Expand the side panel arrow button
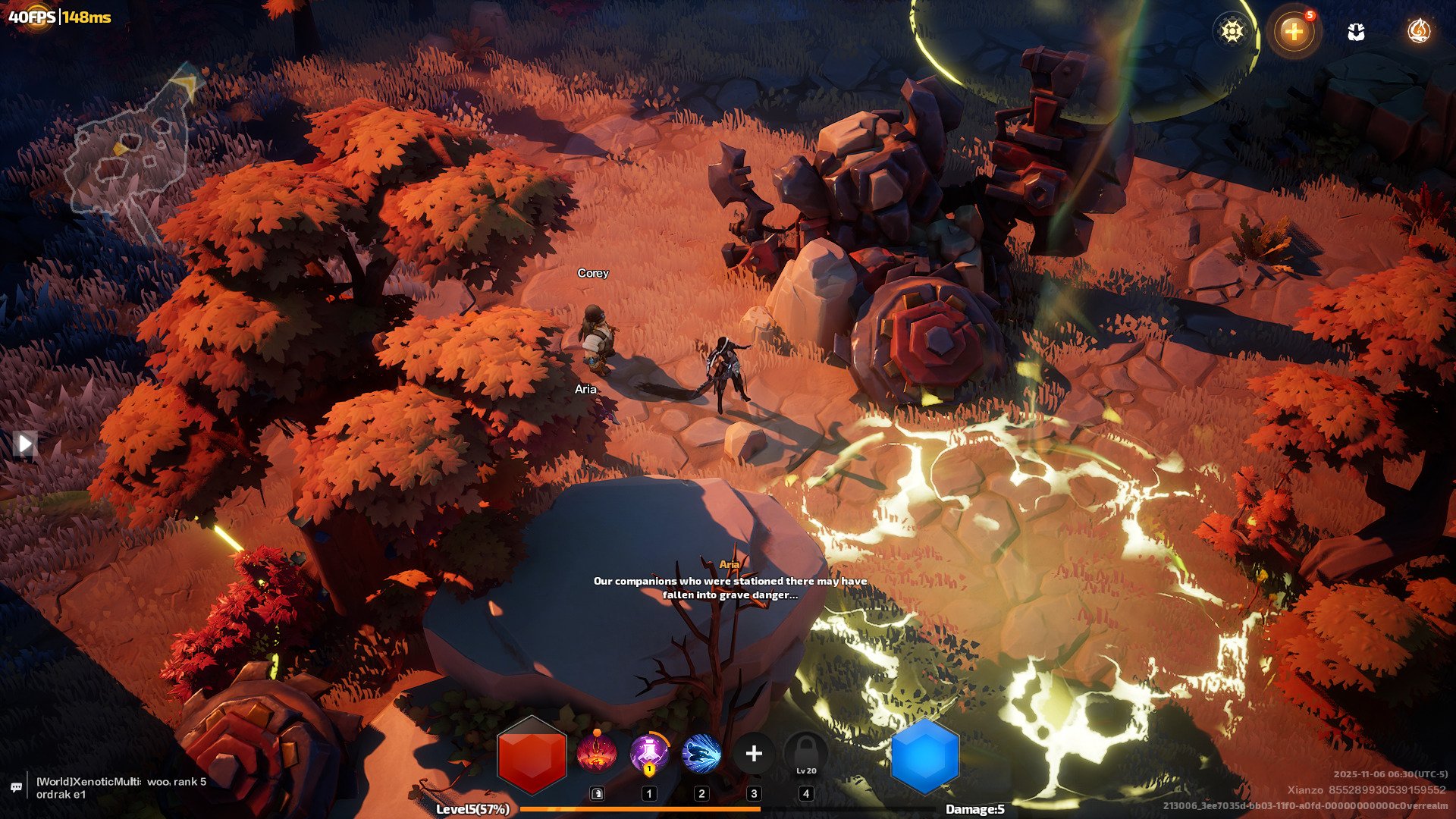The width and height of the screenshot is (1456, 819). (x=25, y=444)
